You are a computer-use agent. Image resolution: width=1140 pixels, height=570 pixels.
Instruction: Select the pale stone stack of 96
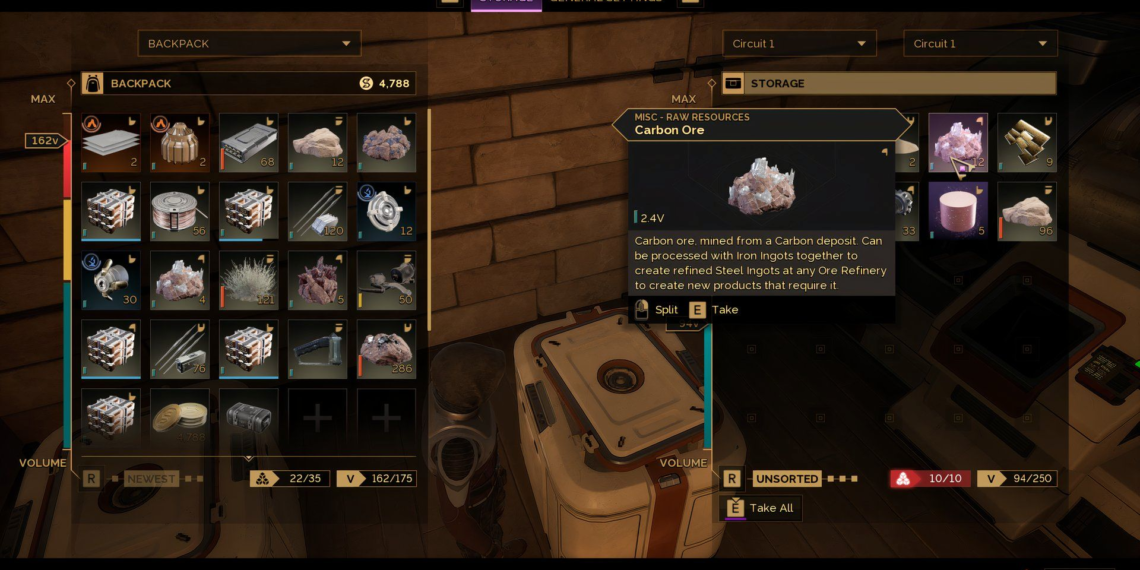pos(1026,211)
